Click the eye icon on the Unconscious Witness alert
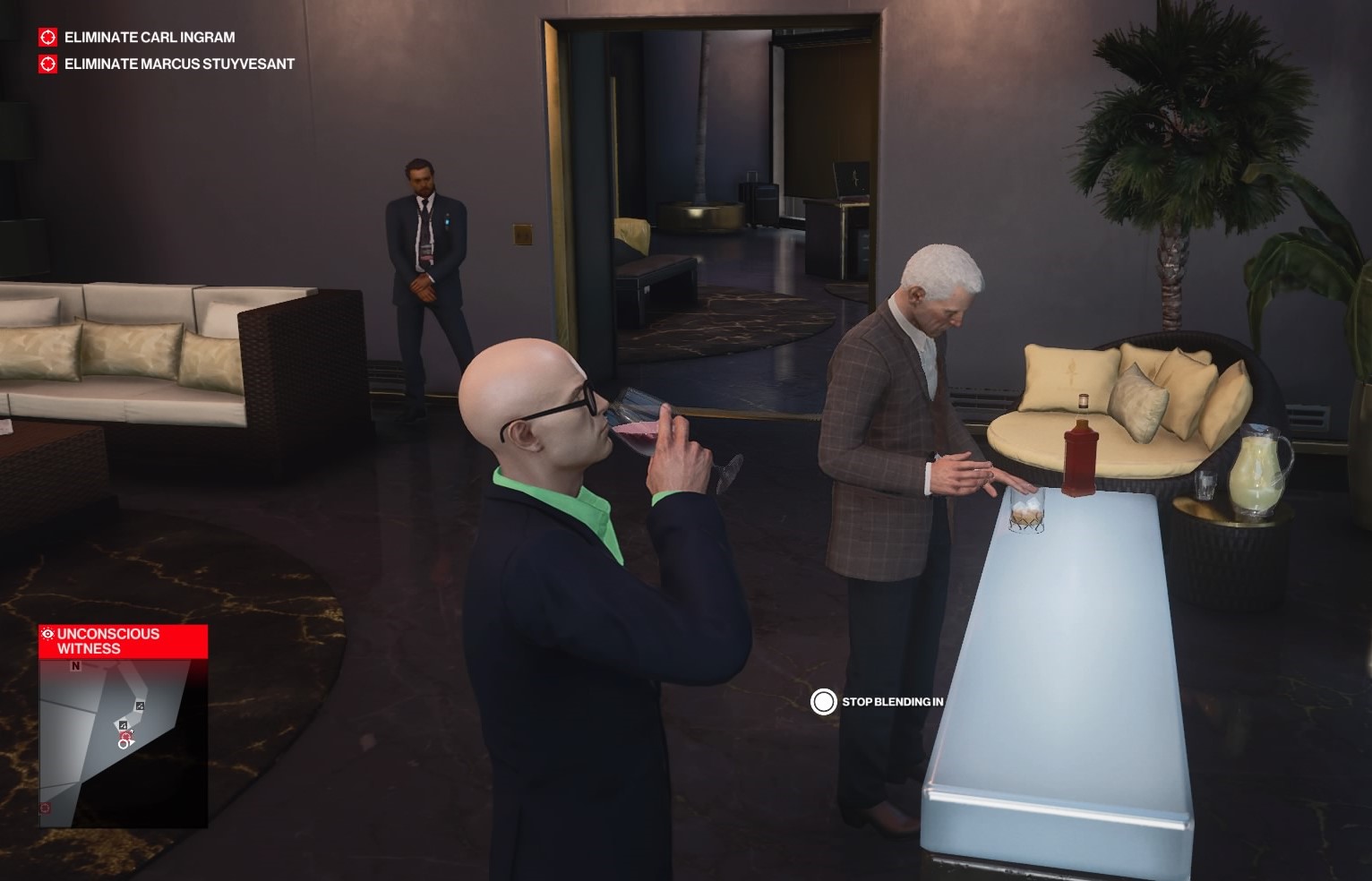This screenshot has width=1372, height=881. point(47,633)
